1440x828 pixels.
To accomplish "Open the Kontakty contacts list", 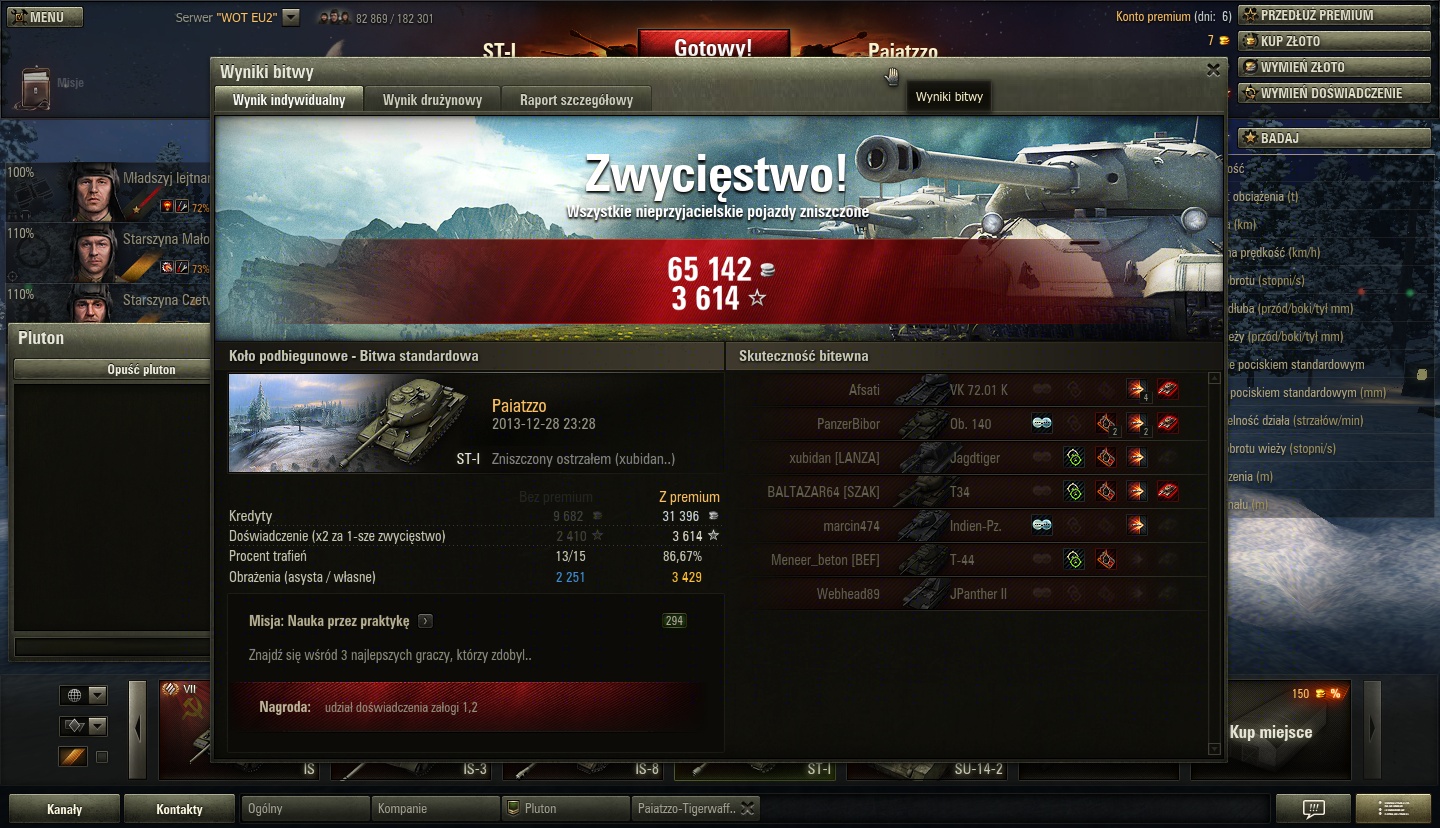I will pos(179,809).
